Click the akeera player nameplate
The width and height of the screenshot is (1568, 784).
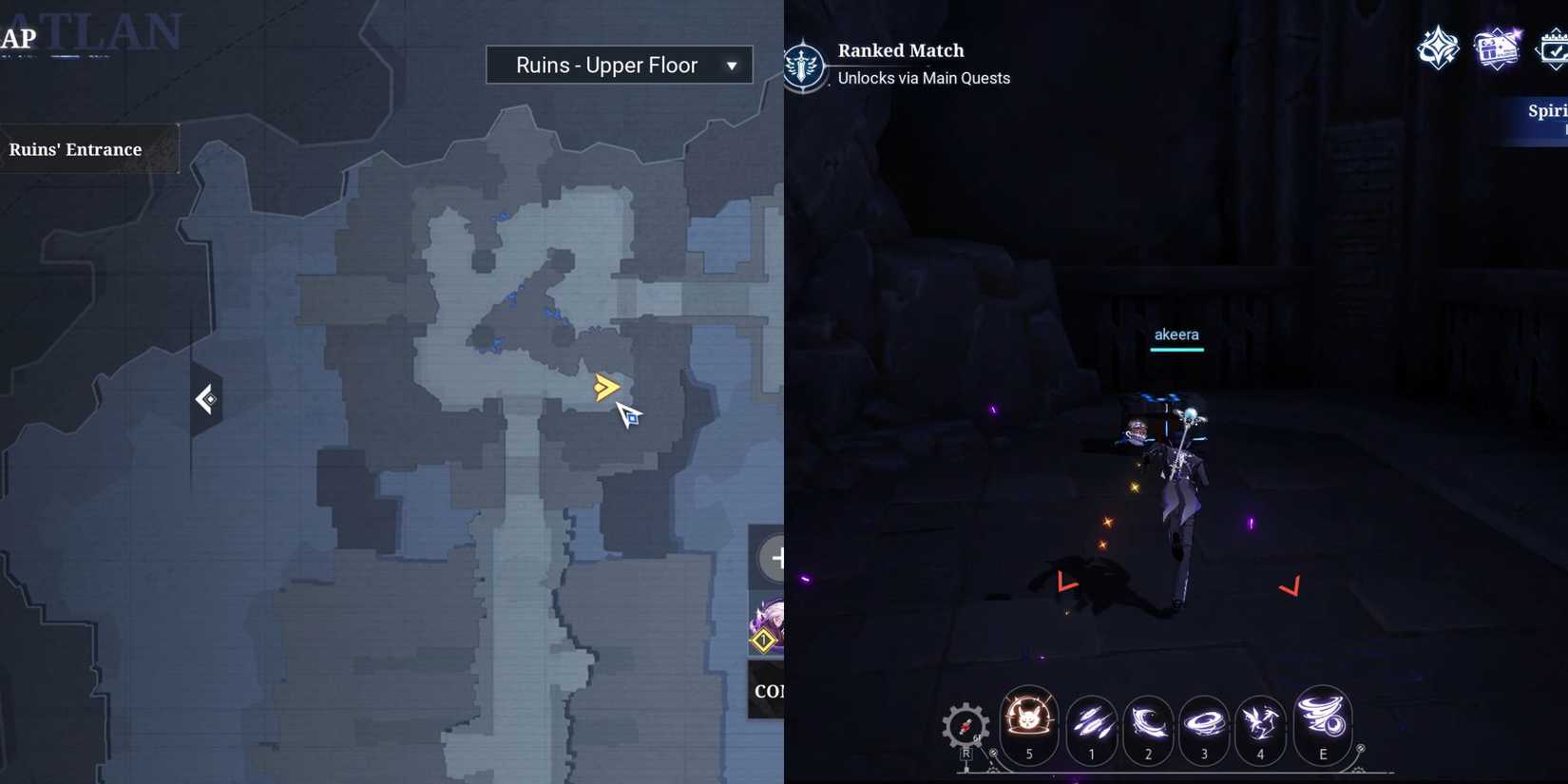[1177, 335]
